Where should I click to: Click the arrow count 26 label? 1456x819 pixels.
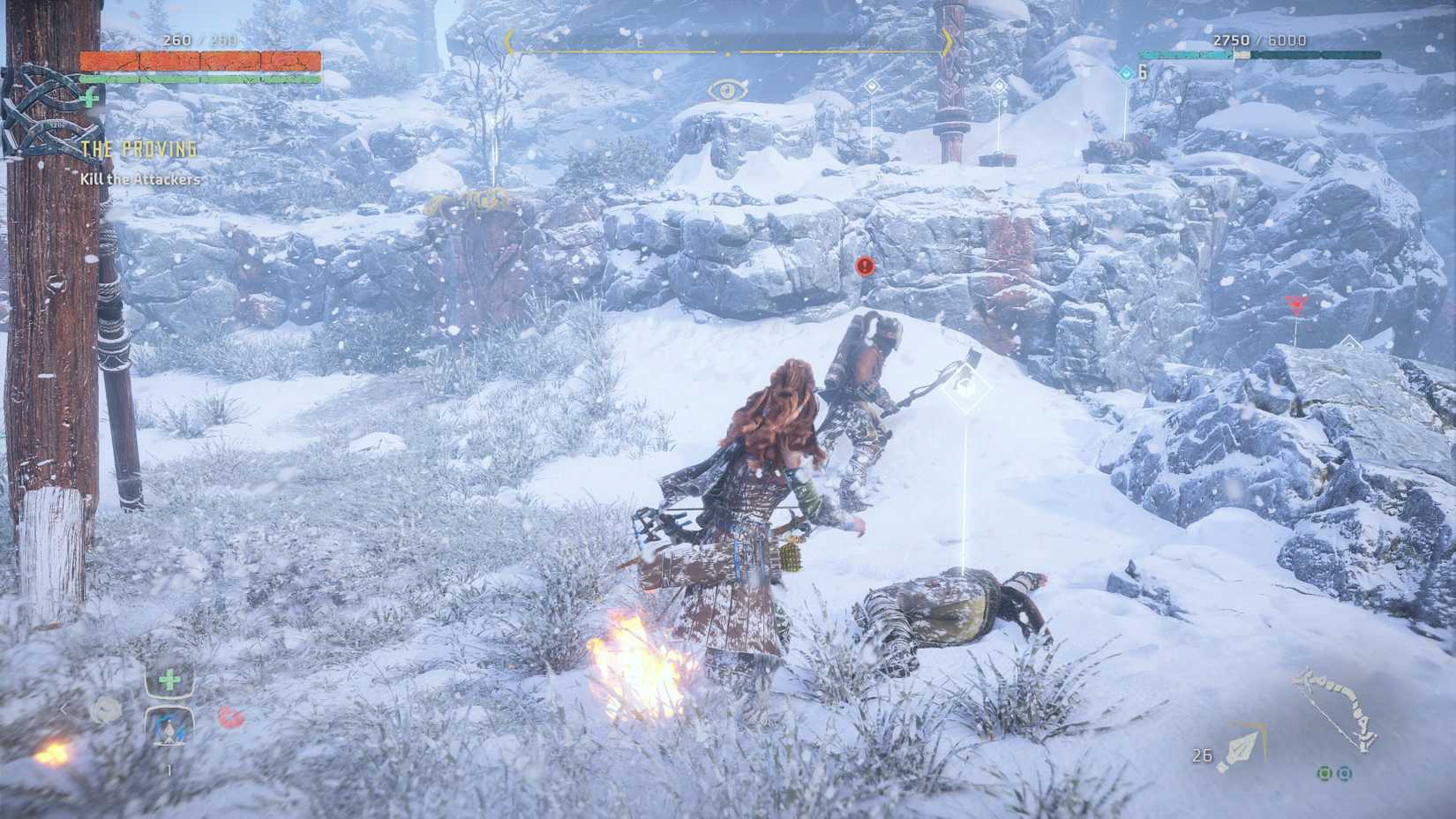tap(1203, 754)
